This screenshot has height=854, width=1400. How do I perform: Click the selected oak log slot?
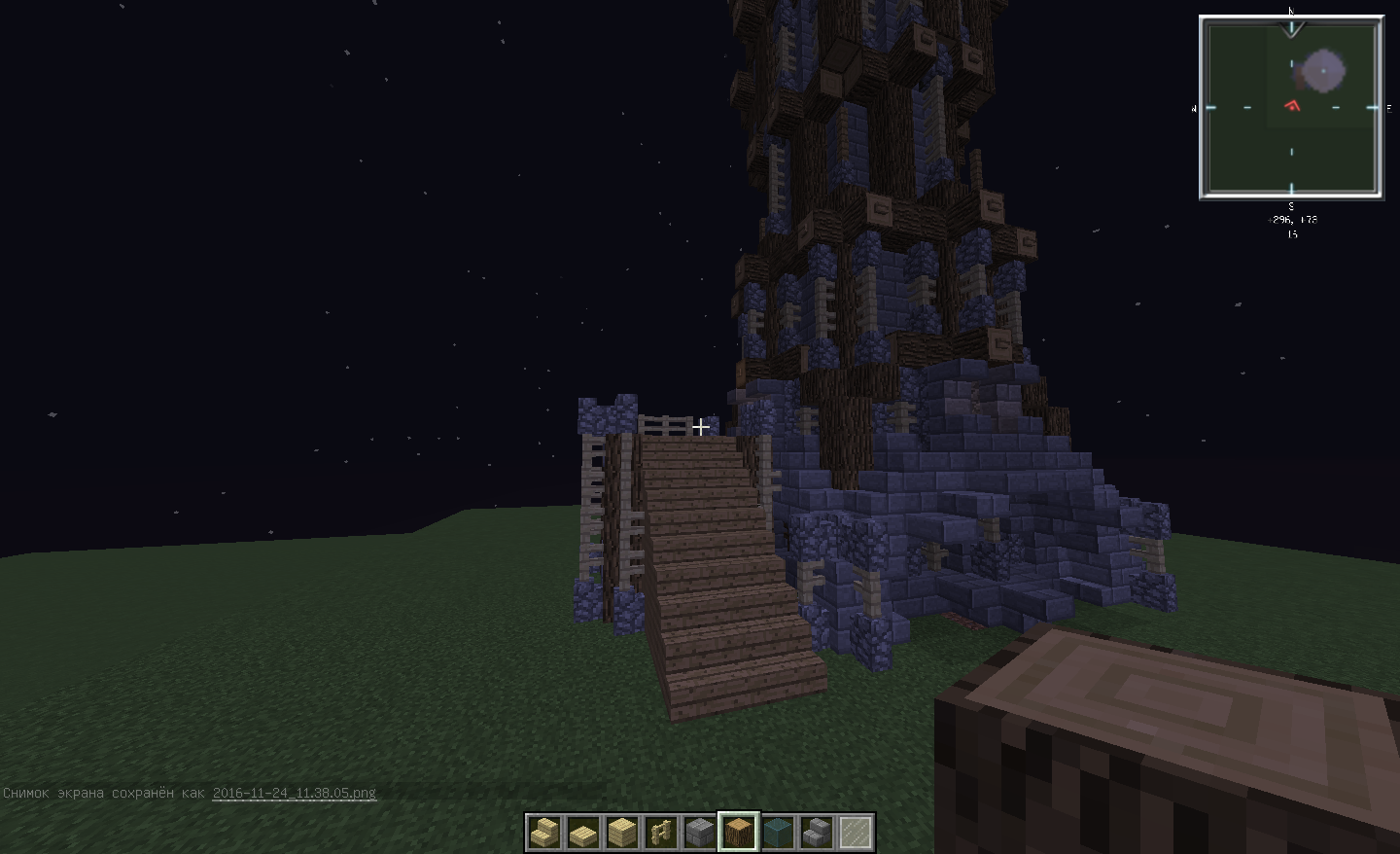[739, 833]
